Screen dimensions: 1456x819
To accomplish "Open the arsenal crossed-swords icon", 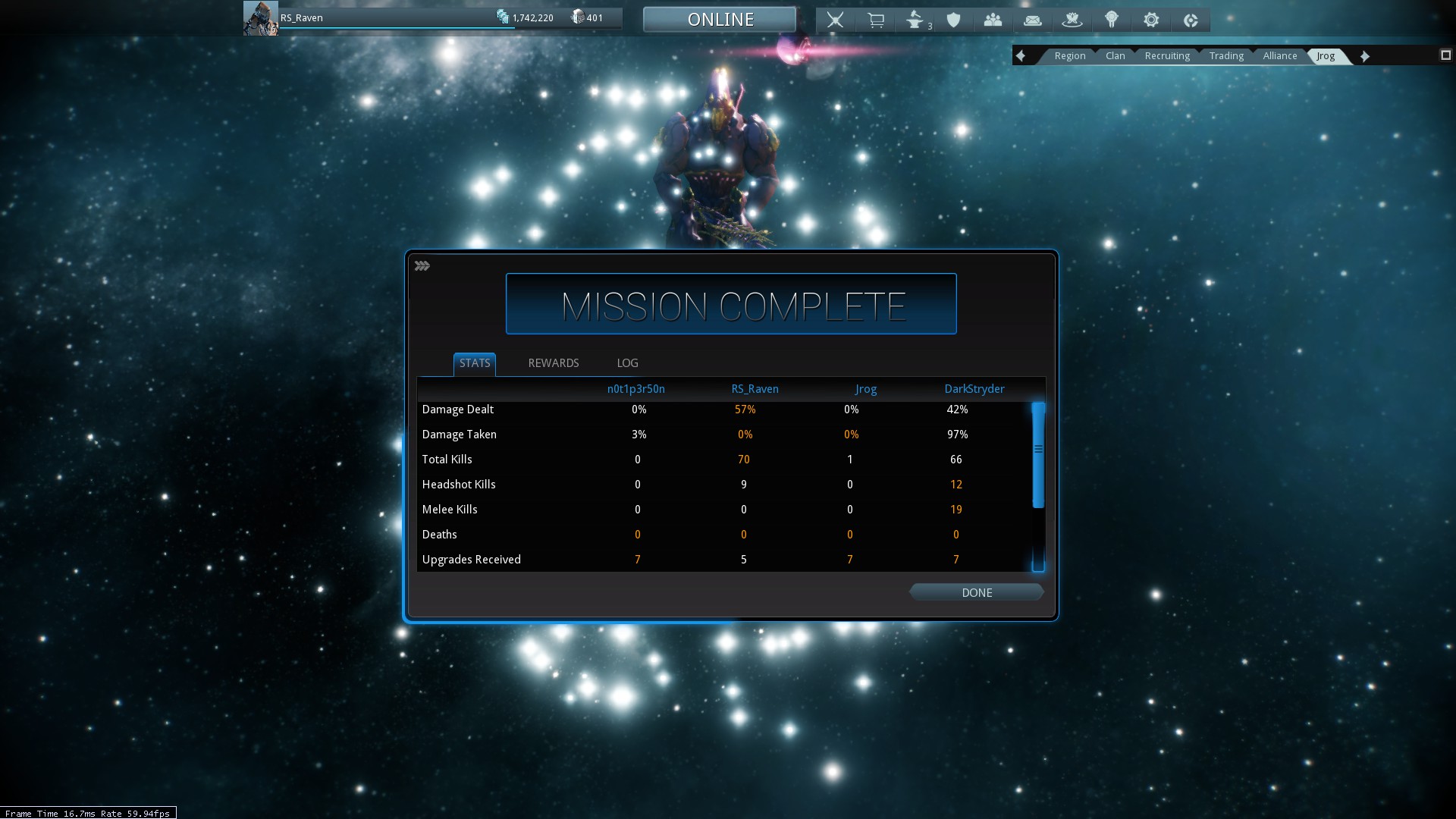I will click(835, 20).
